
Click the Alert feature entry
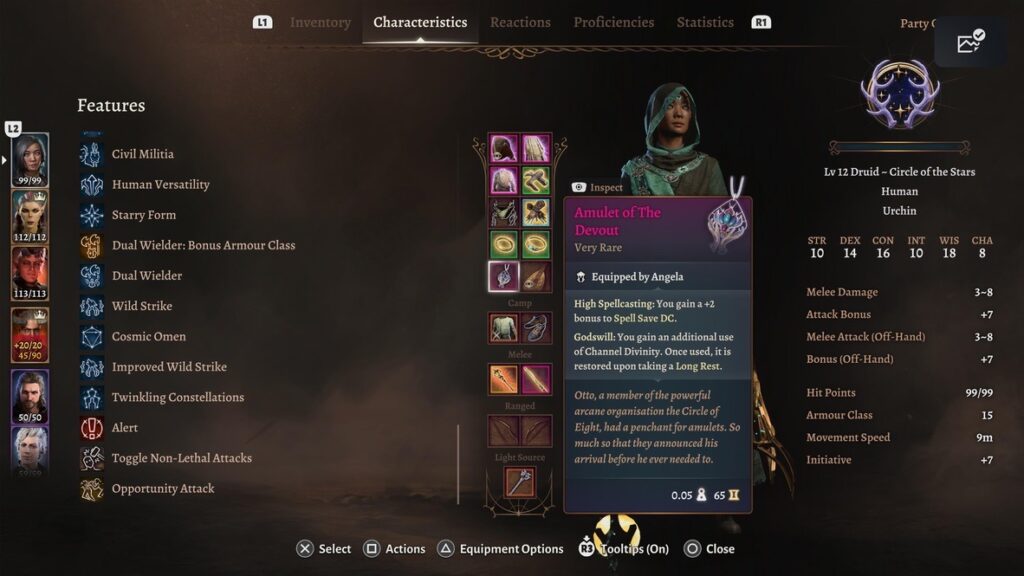[124, 428]
